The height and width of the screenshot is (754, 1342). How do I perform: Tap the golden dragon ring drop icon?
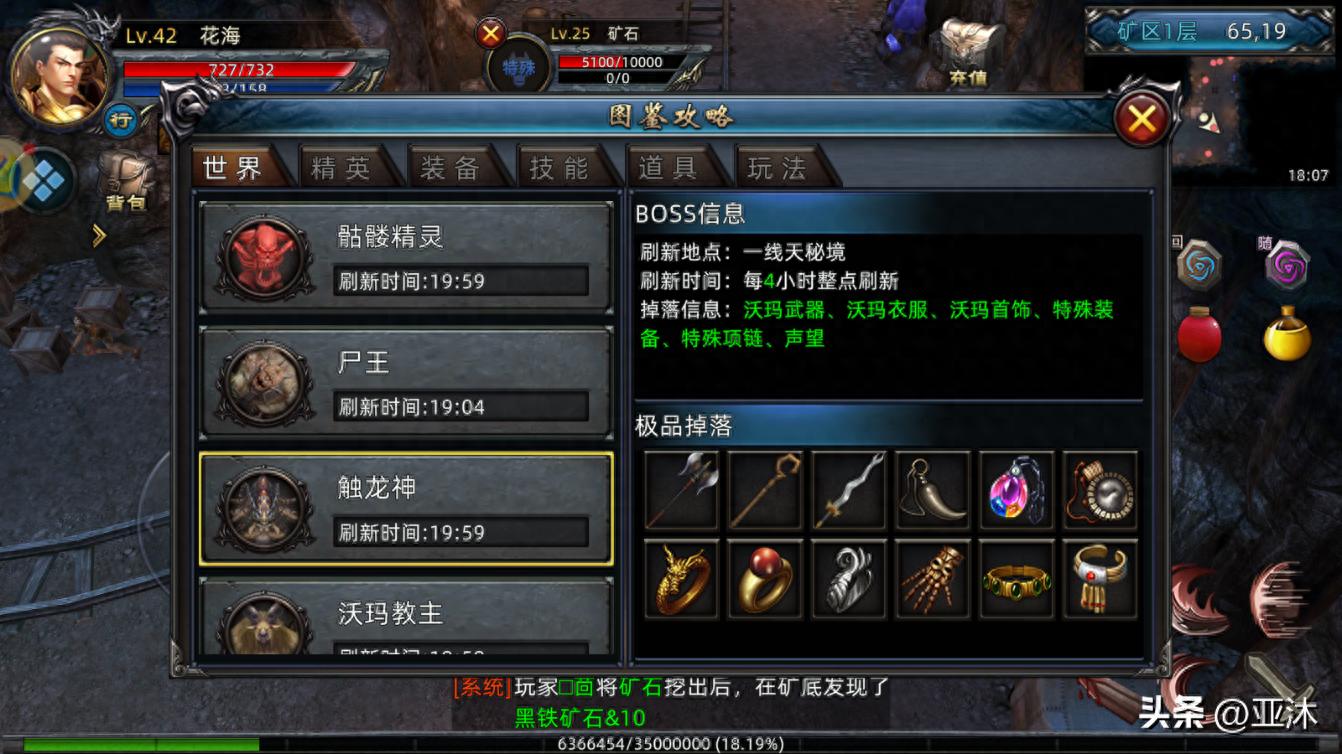(x=681, y=579)
